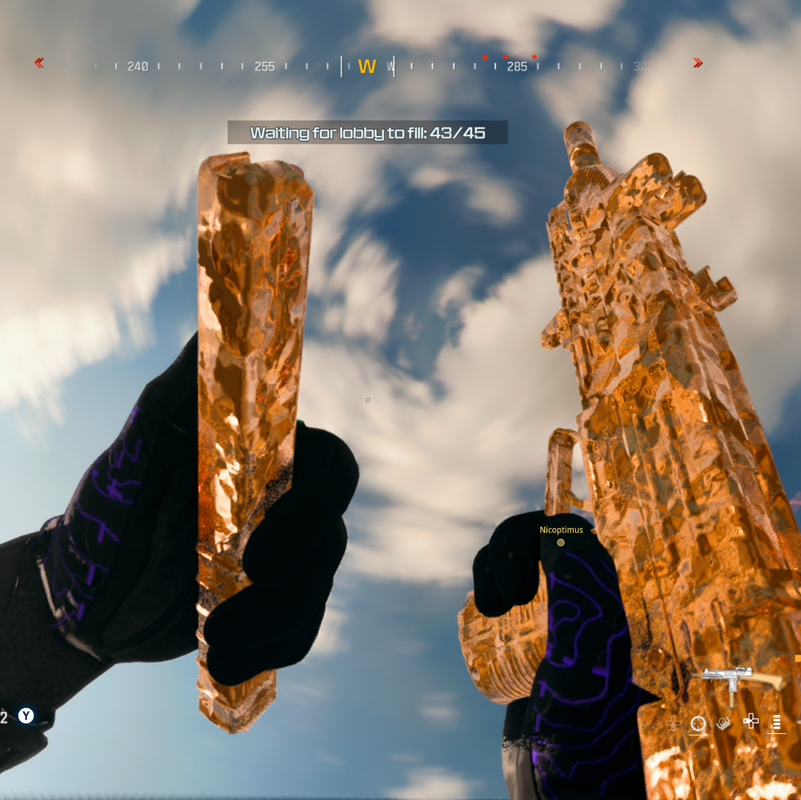
Task: Click the left red compass arrow
Action: tap(39, 63)
